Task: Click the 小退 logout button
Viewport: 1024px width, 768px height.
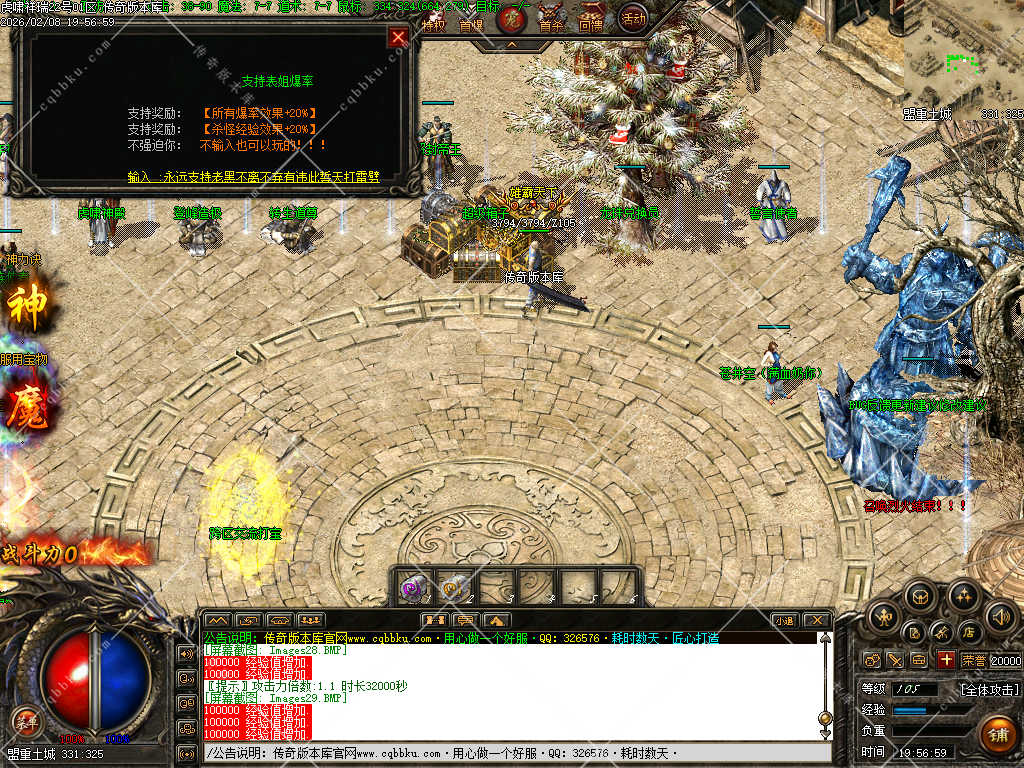Action: point(785,620)
